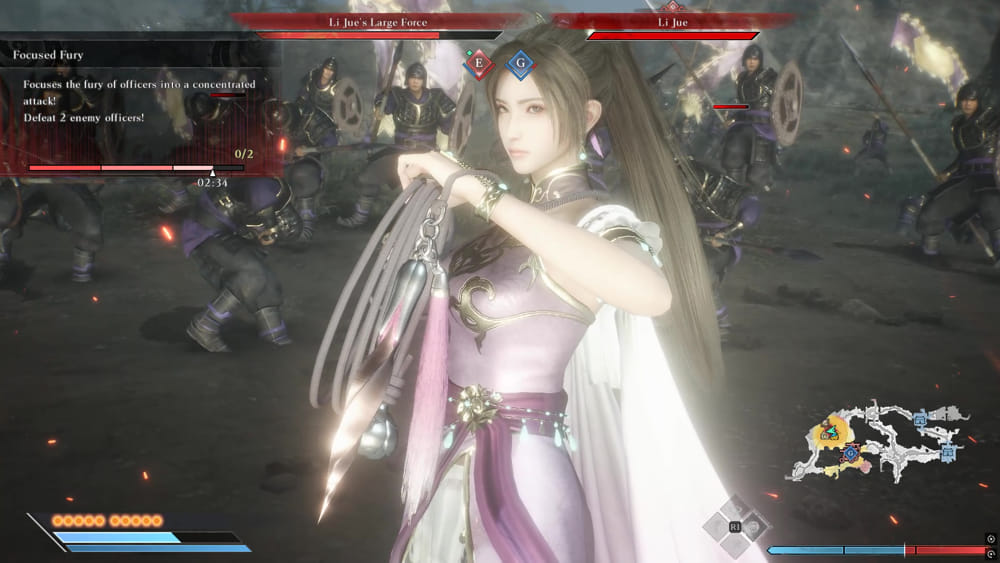Select the blue diamond marker on the minimap
Image resolution: width=1000 pixels, height=563 pixels.
click(x=850, y=454)
